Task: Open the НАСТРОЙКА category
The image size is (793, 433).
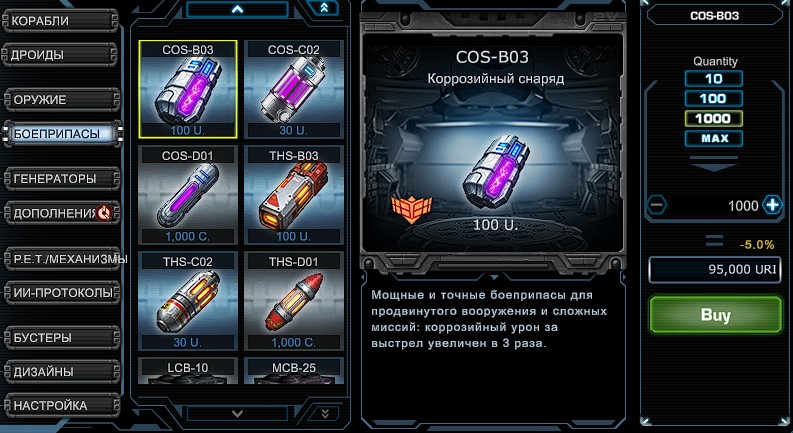Action: [60, 405]
